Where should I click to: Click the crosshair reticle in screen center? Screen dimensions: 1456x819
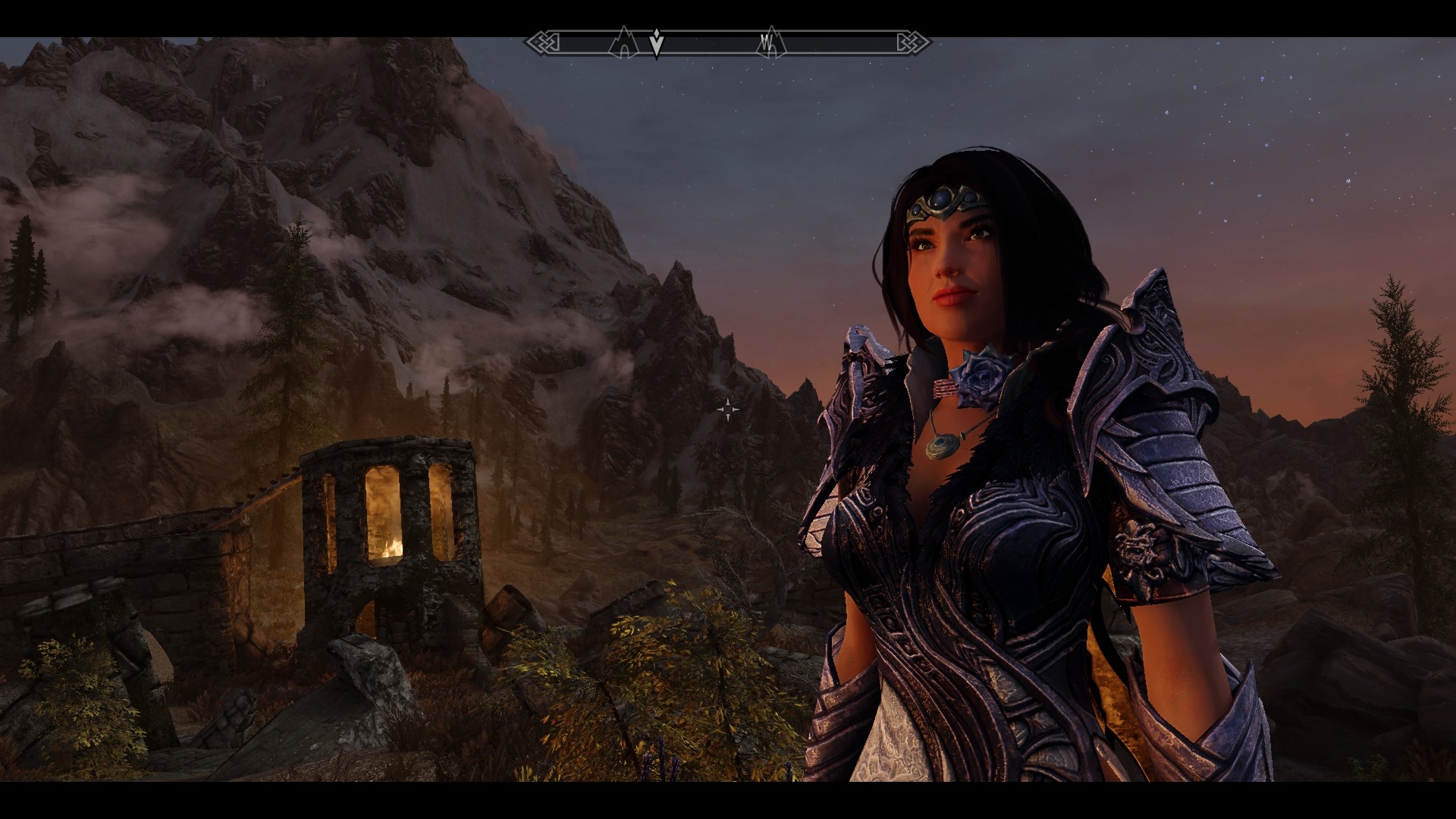coord(729,409)
